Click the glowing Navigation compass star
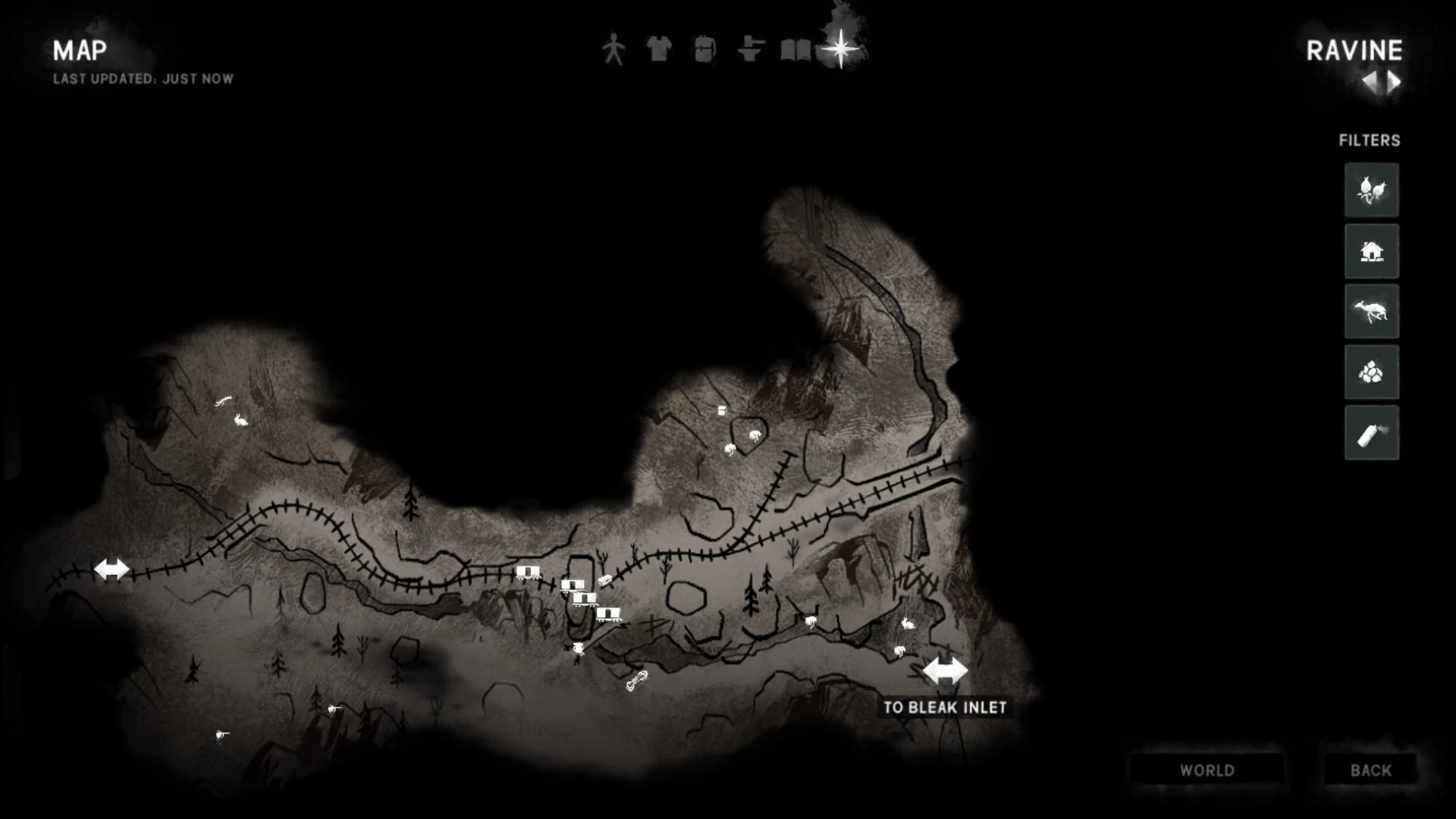The width and height of the screenshot is (1456, 819). click(x=842, y=49)
